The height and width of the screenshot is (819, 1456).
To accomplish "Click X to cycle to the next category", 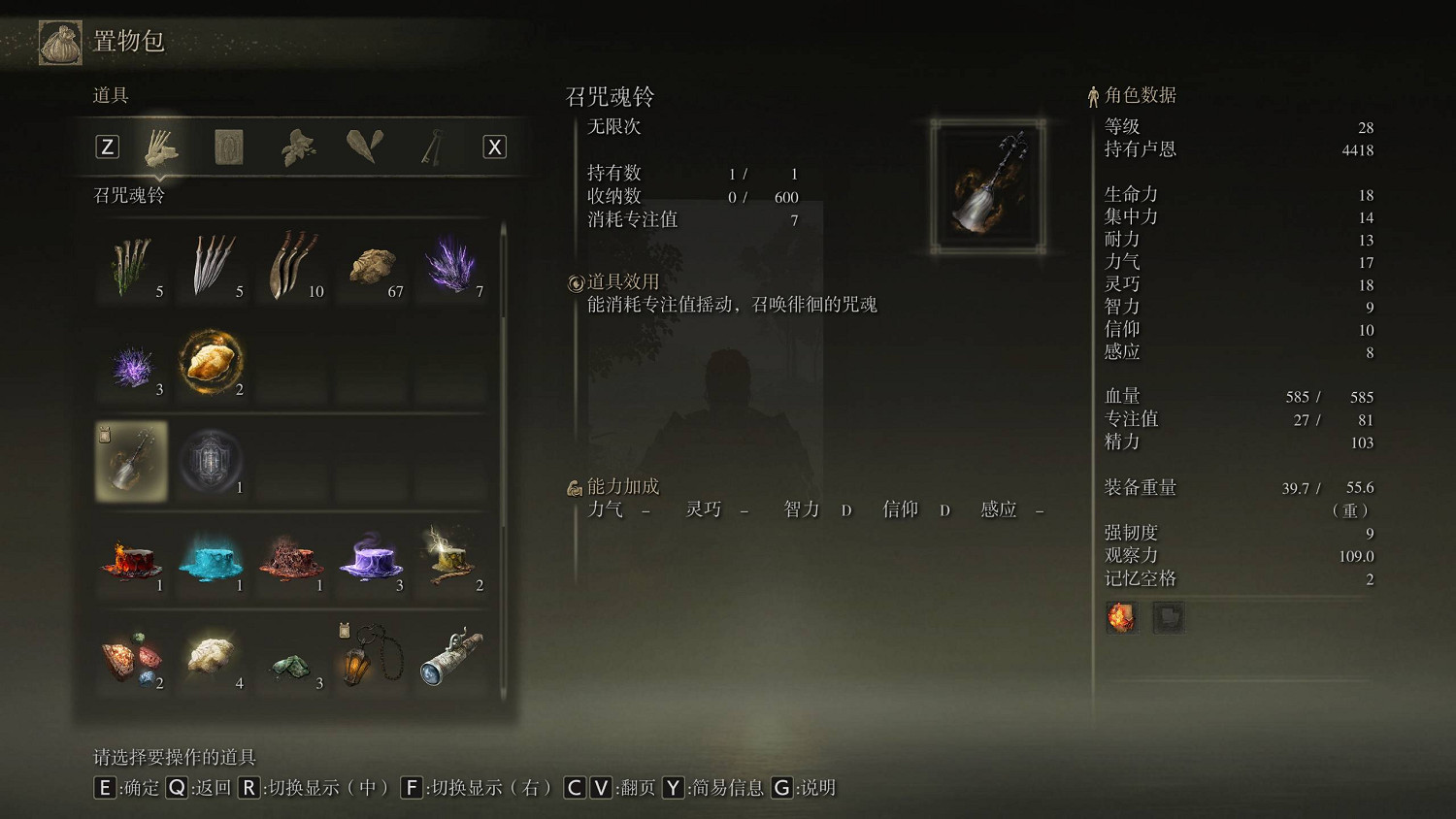I will point(493,146).
